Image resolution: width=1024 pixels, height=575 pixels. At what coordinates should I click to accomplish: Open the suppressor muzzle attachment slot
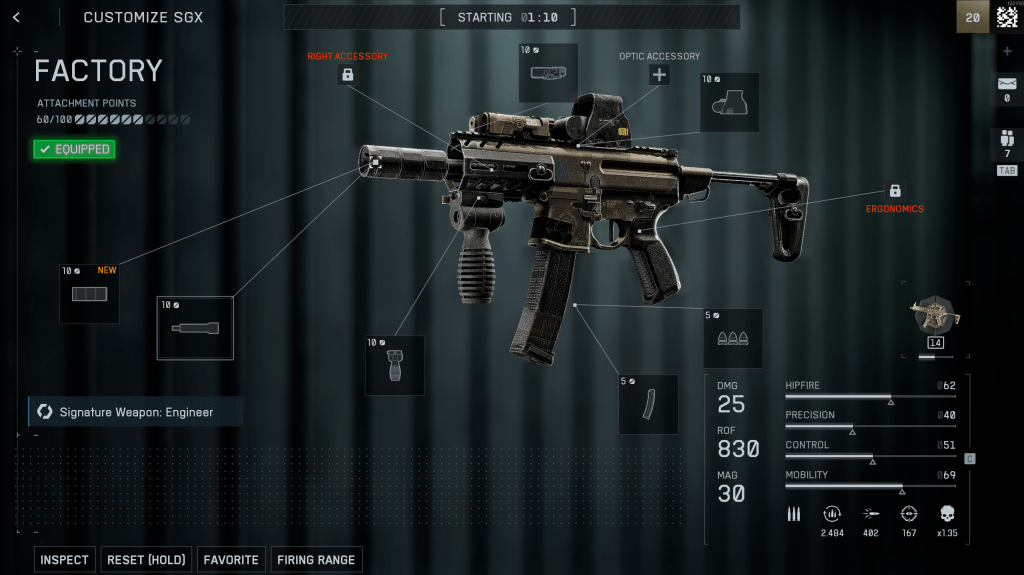pyautogui.click(x=195, y=328)
